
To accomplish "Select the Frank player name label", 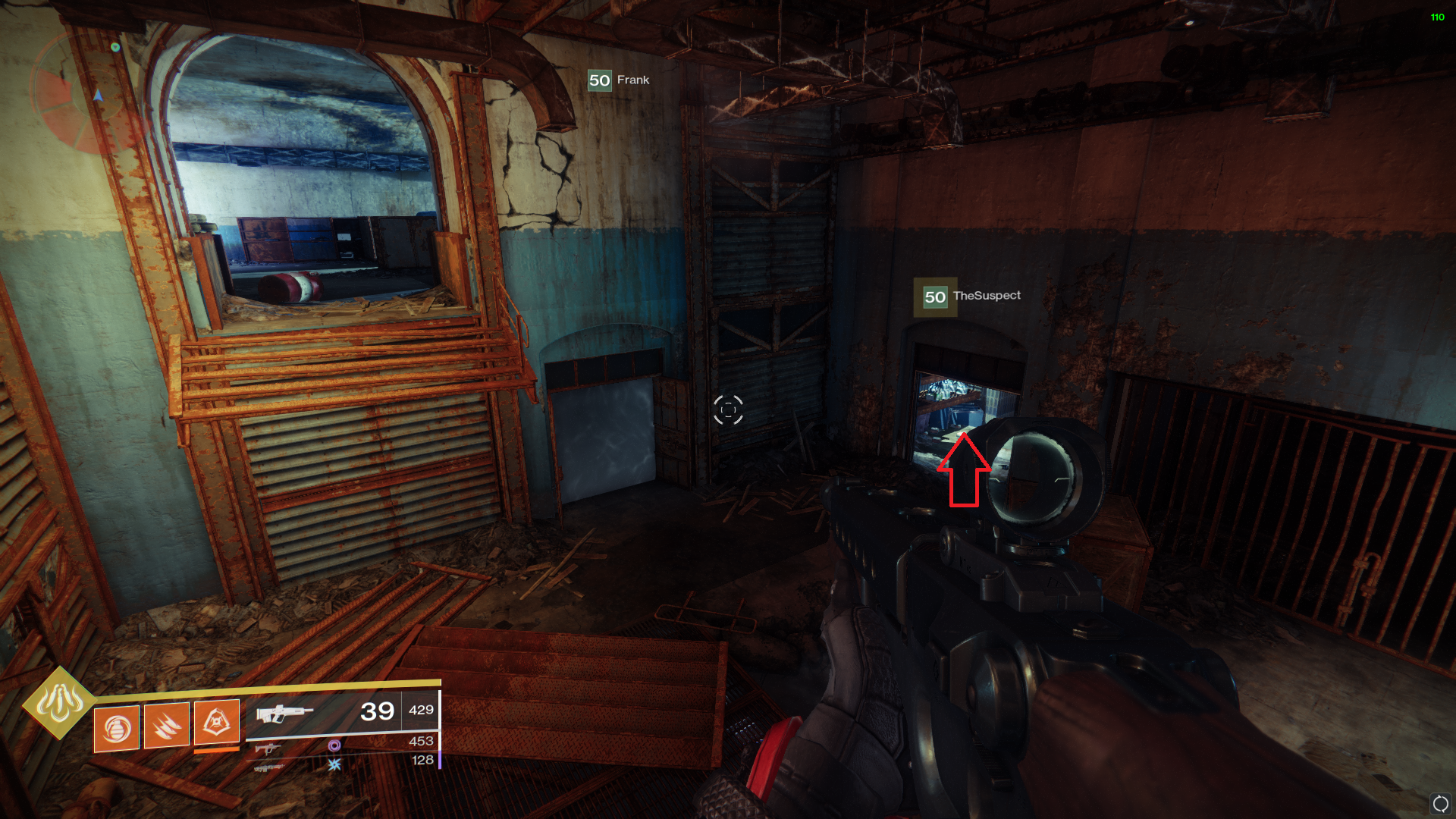I will 632,80.
